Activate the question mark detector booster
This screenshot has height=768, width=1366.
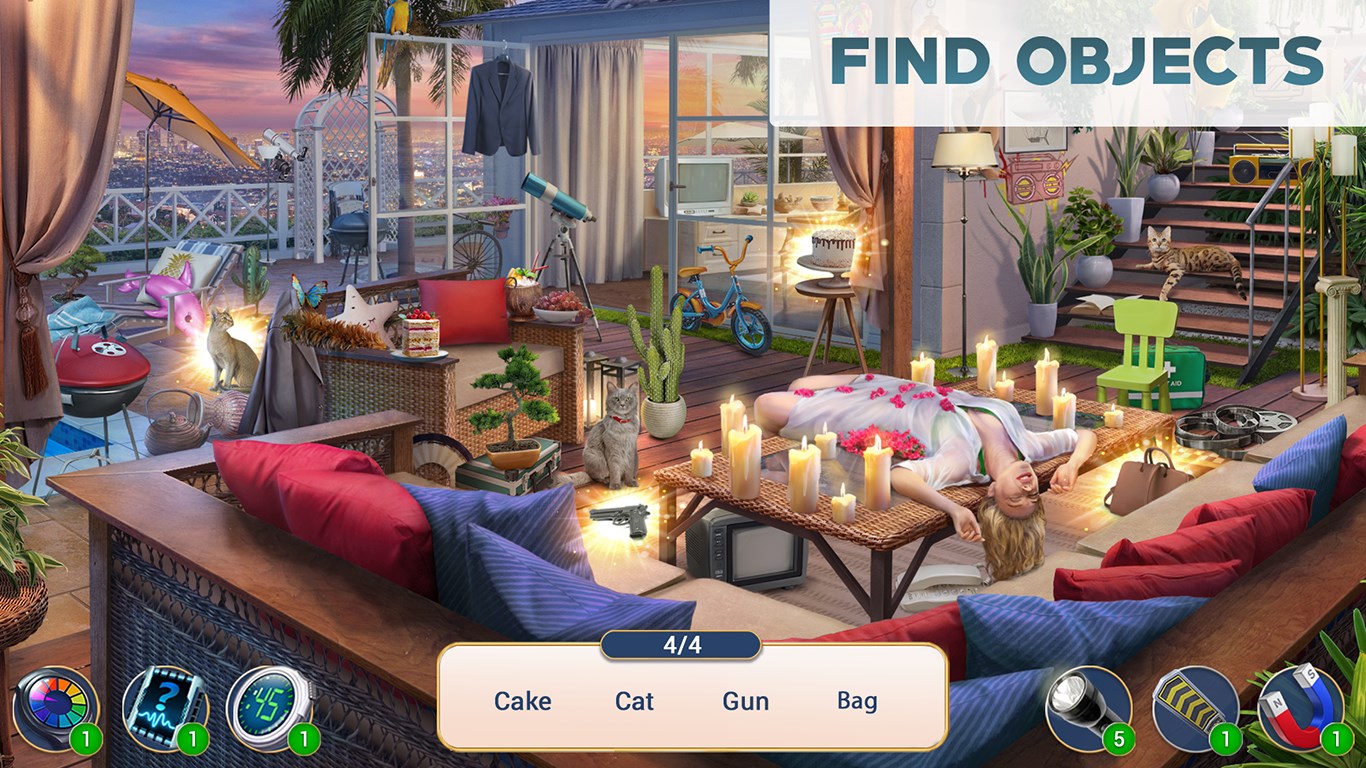(x=168, y=706)
